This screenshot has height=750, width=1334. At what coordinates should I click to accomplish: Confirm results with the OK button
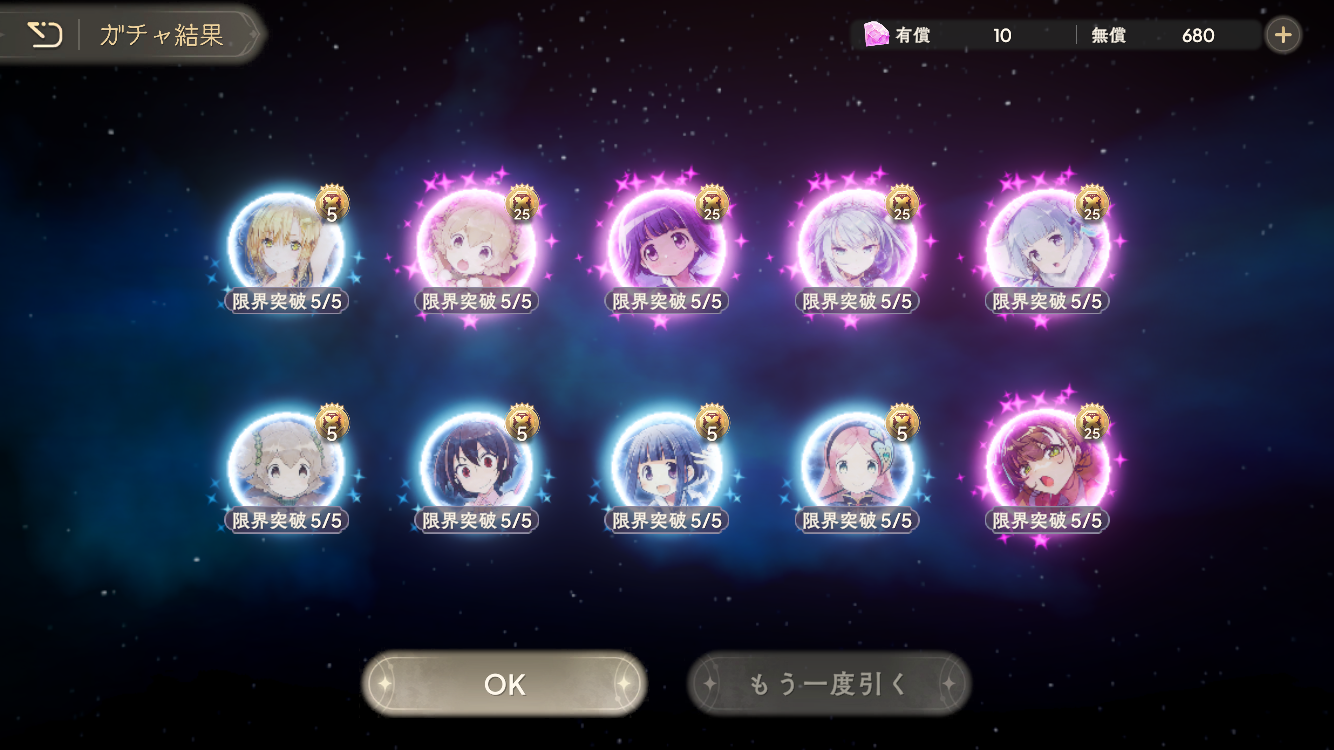tap(504, 684)
